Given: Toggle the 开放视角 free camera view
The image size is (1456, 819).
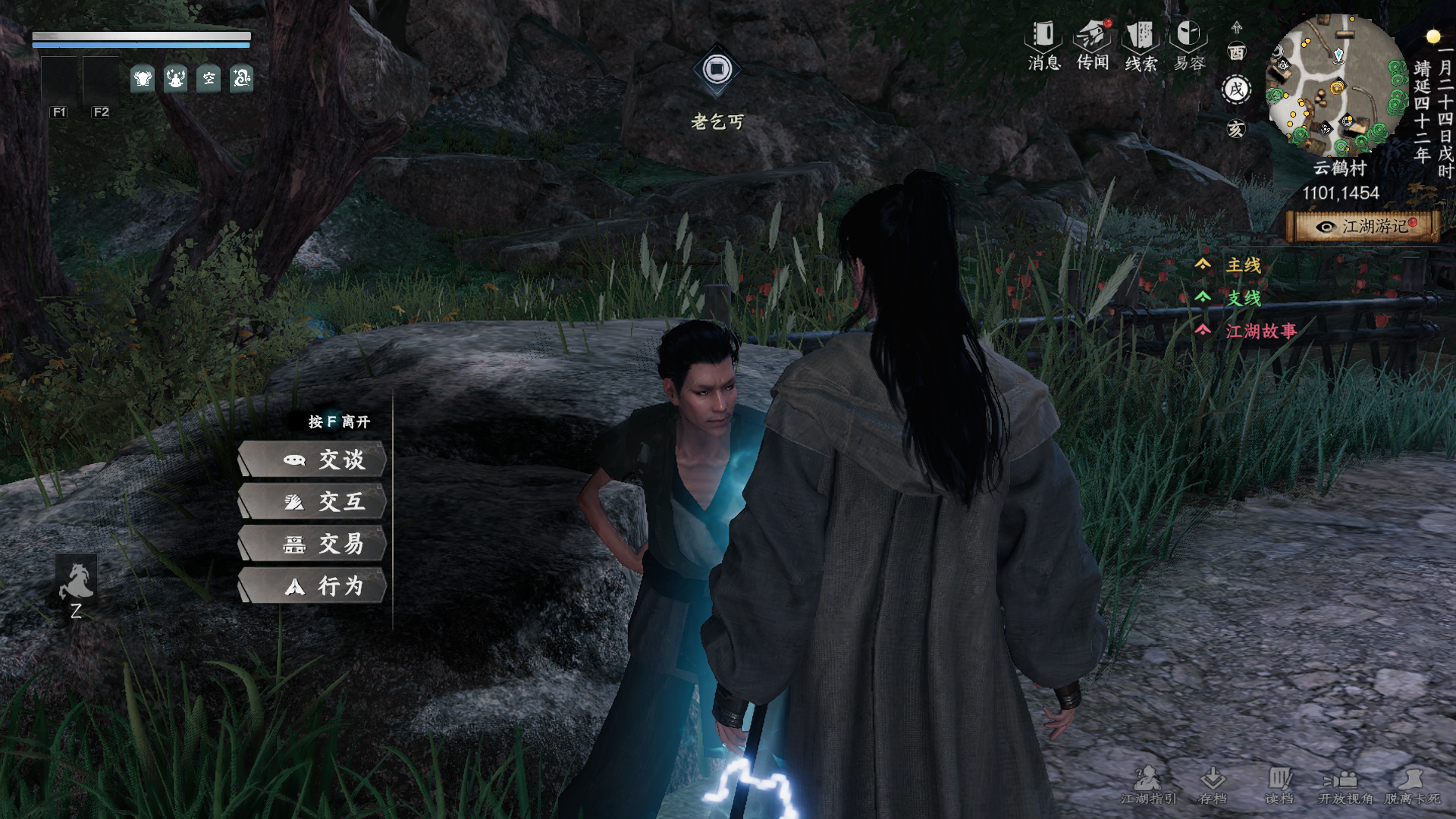Looking at the screenshot, I should click(1345, 785).
